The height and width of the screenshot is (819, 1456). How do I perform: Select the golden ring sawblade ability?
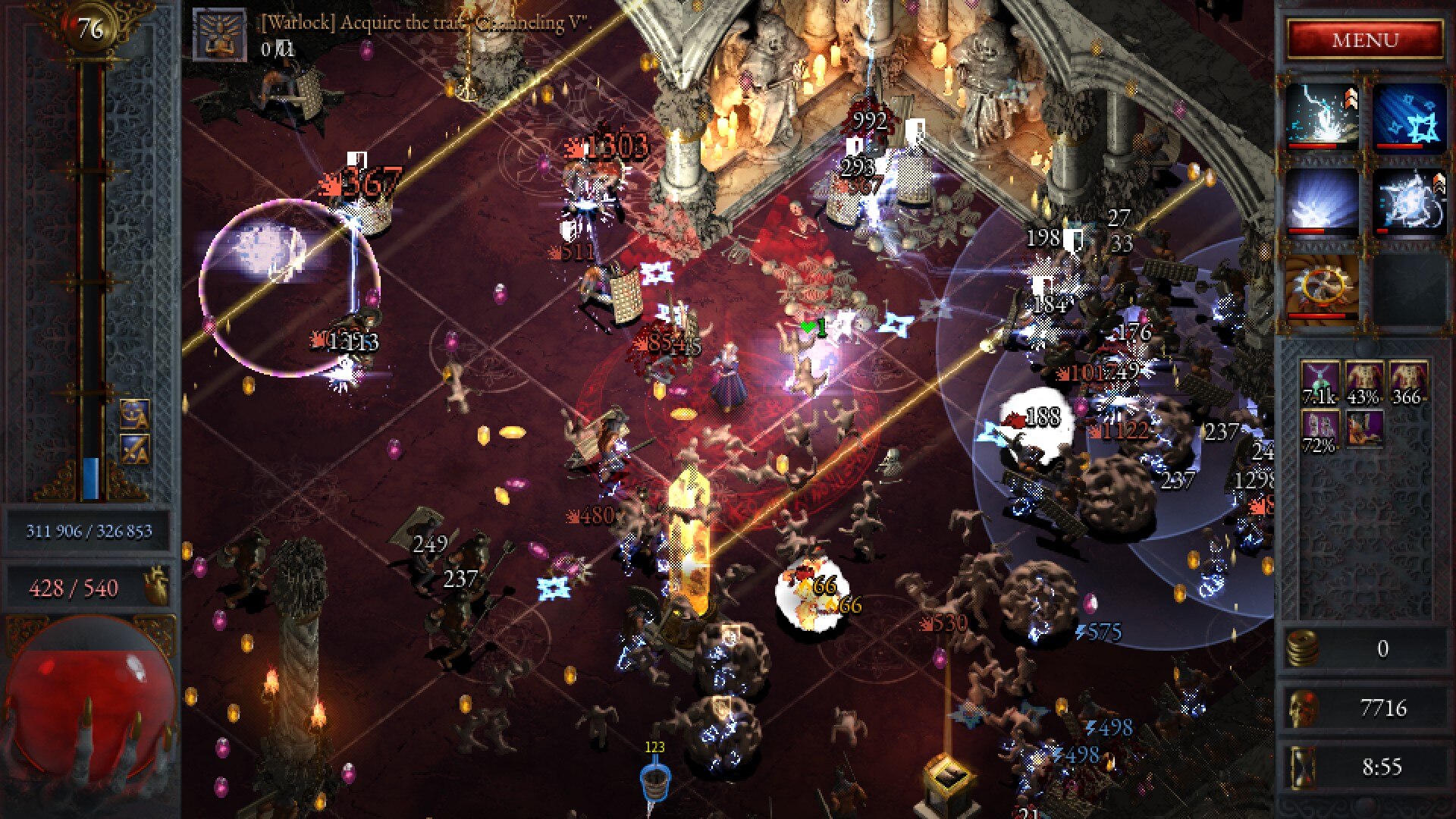click(1322, 288)
